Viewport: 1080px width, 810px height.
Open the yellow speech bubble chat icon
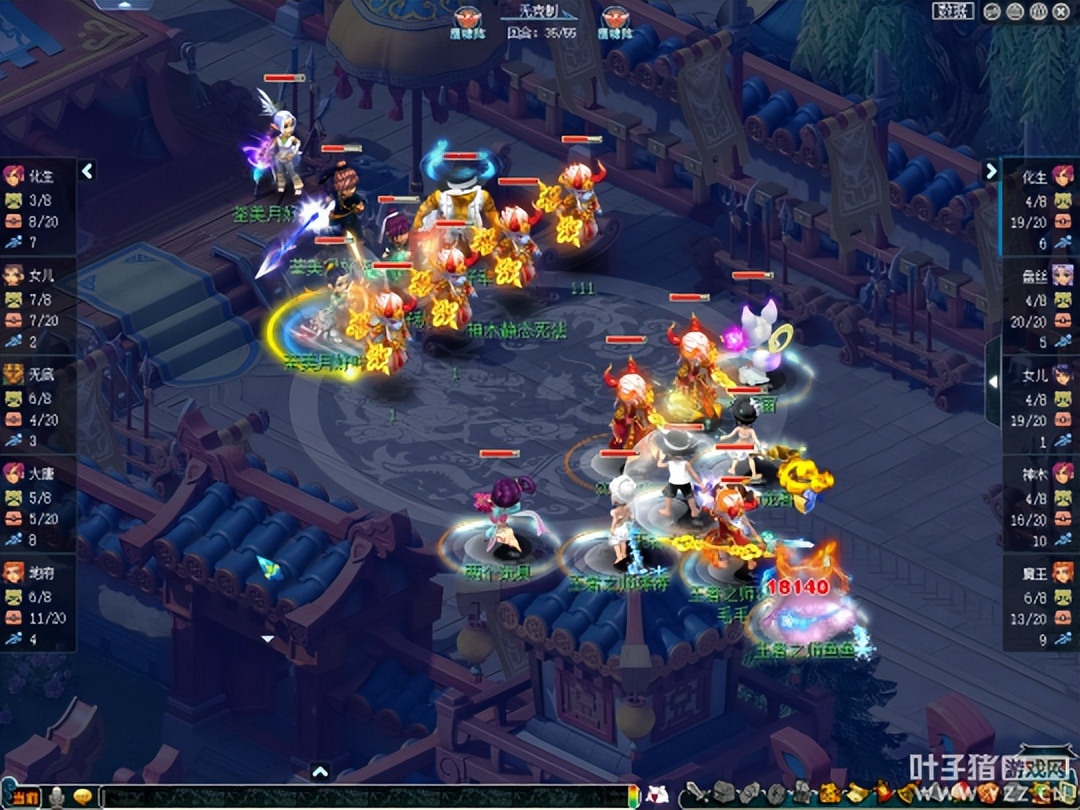tap(84, 797)
